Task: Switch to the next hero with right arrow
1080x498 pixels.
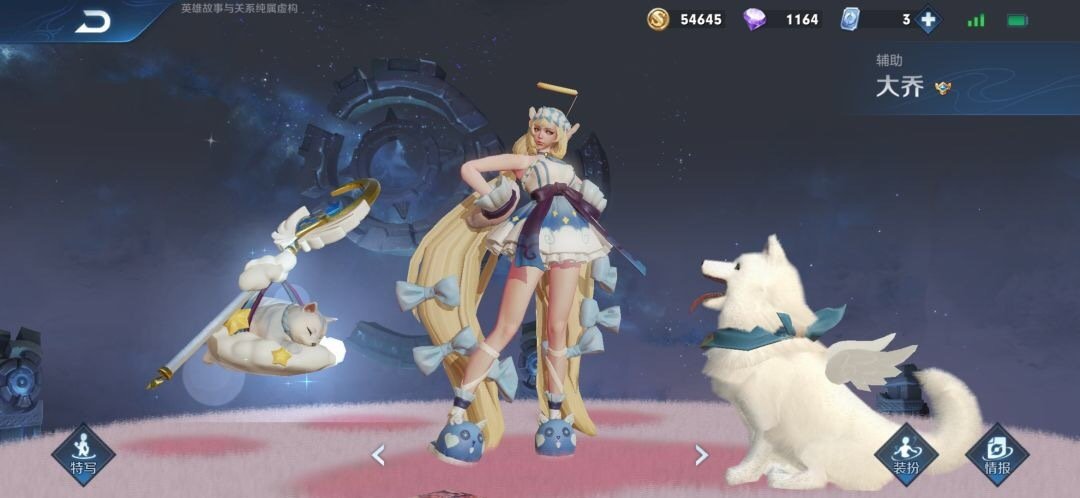Action: click(701, 455)
